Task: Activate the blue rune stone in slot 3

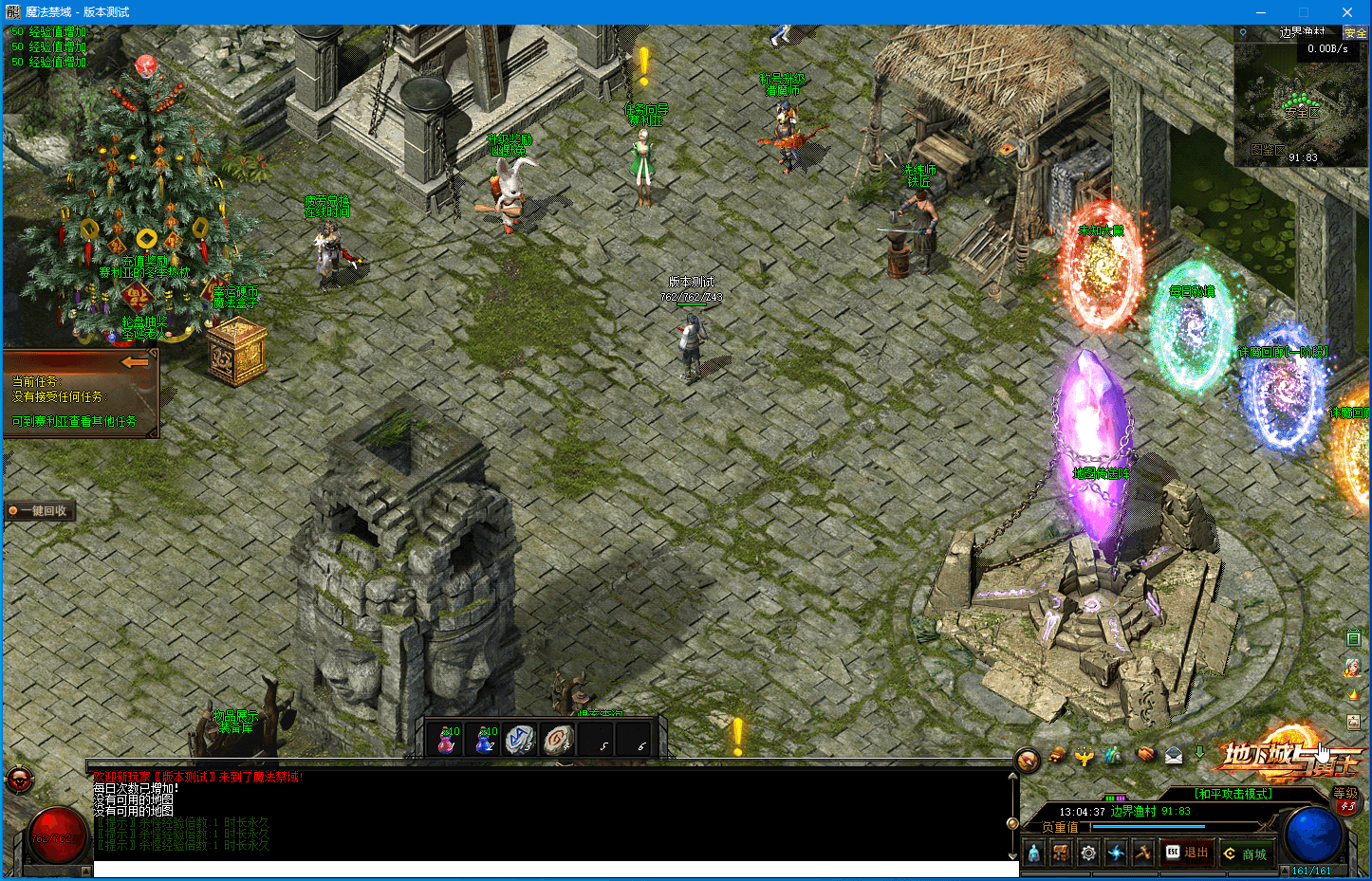Action: point(521,739)
